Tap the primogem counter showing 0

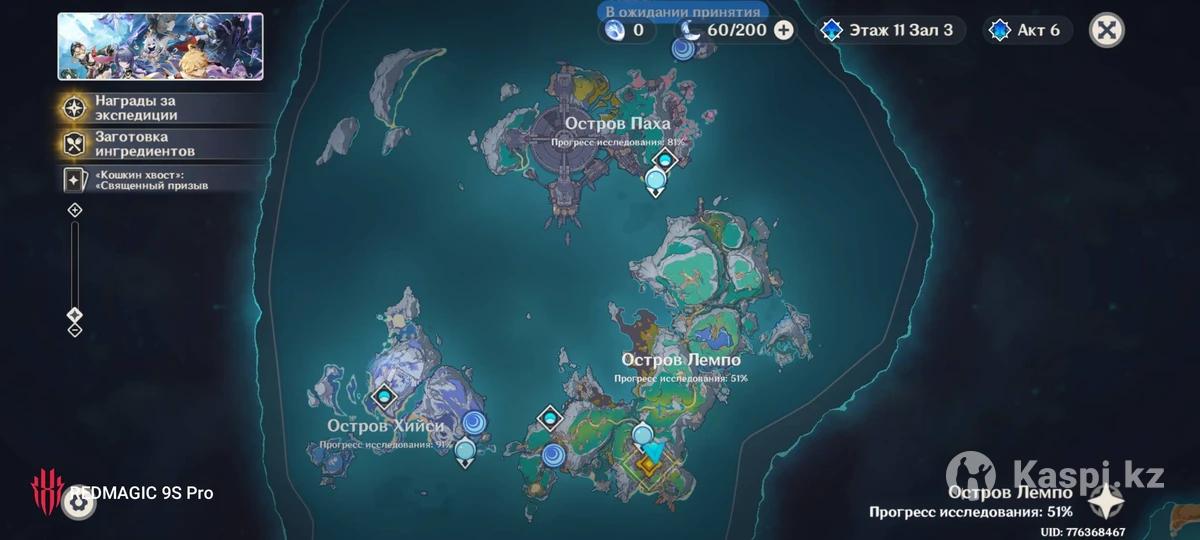(627, 30)
